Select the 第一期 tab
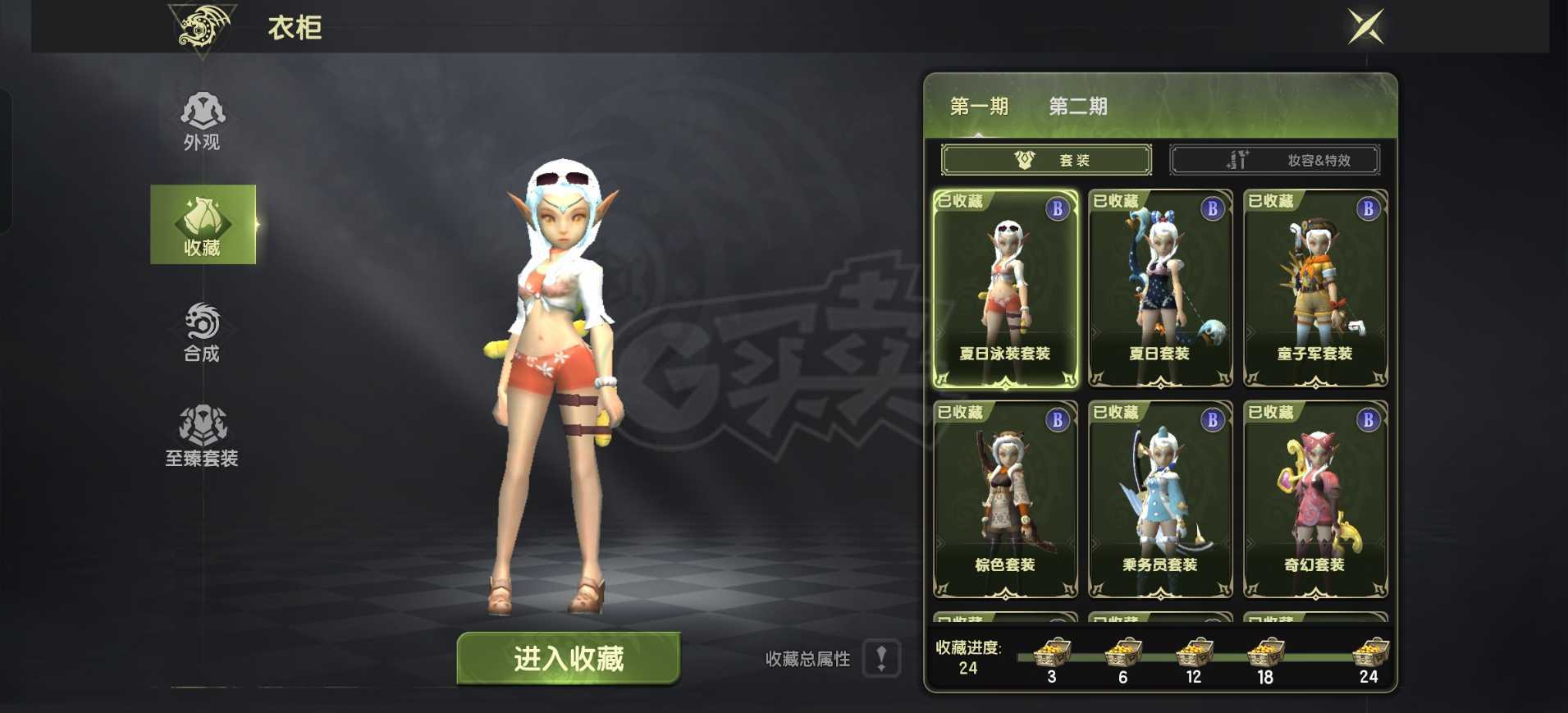This screenshot has height=713, width=1568. click(979, 107)
